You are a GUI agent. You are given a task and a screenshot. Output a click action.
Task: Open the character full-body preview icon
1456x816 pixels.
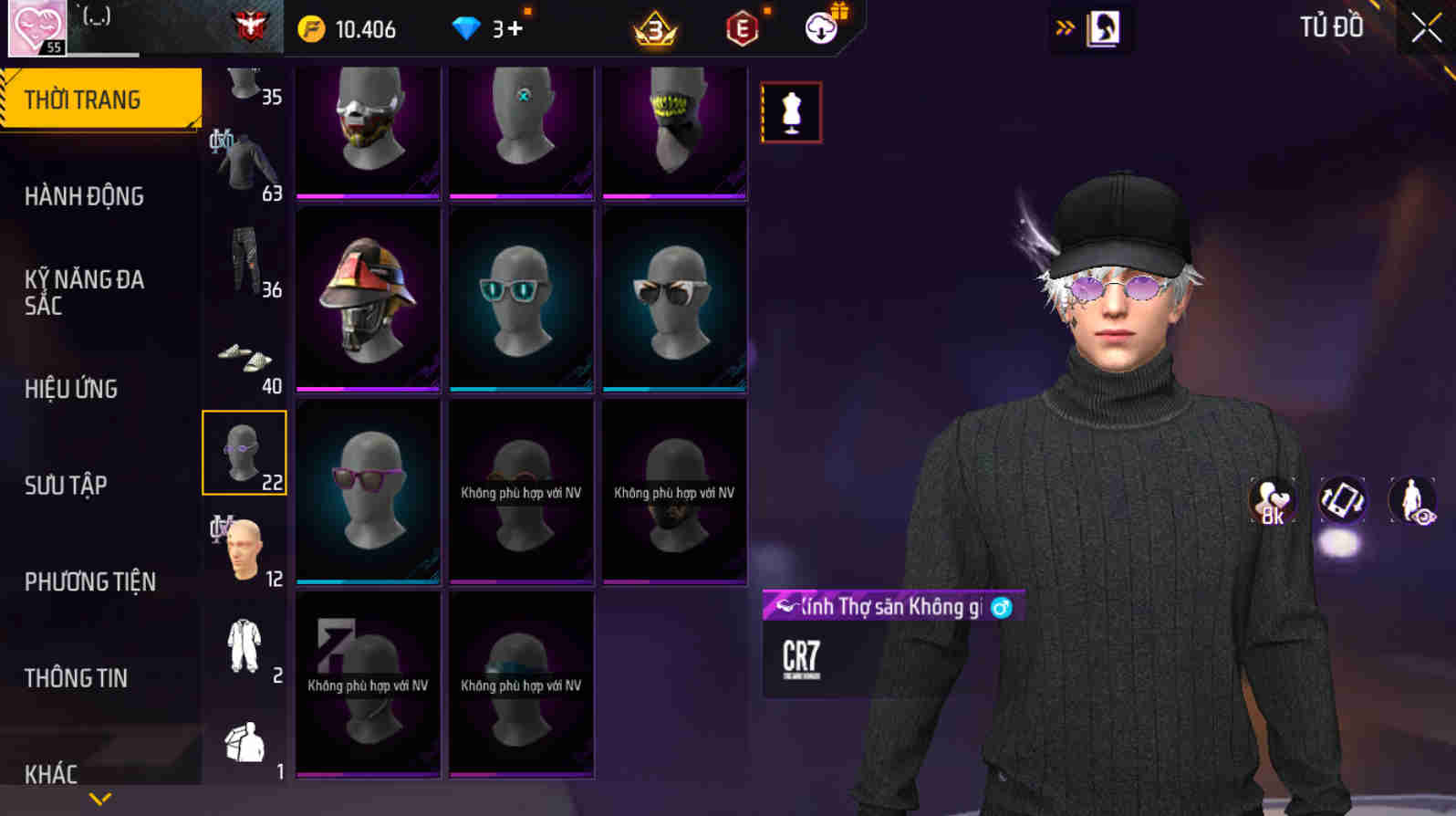(x=1412, y=500)
